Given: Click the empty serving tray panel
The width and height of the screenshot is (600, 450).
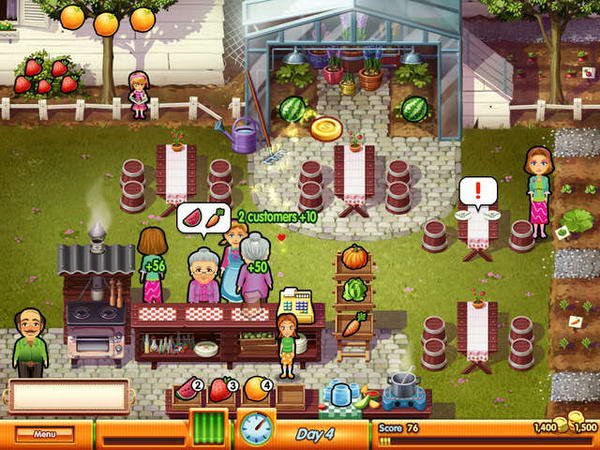Looking at the screenshot, I should (x=68, y=397).
